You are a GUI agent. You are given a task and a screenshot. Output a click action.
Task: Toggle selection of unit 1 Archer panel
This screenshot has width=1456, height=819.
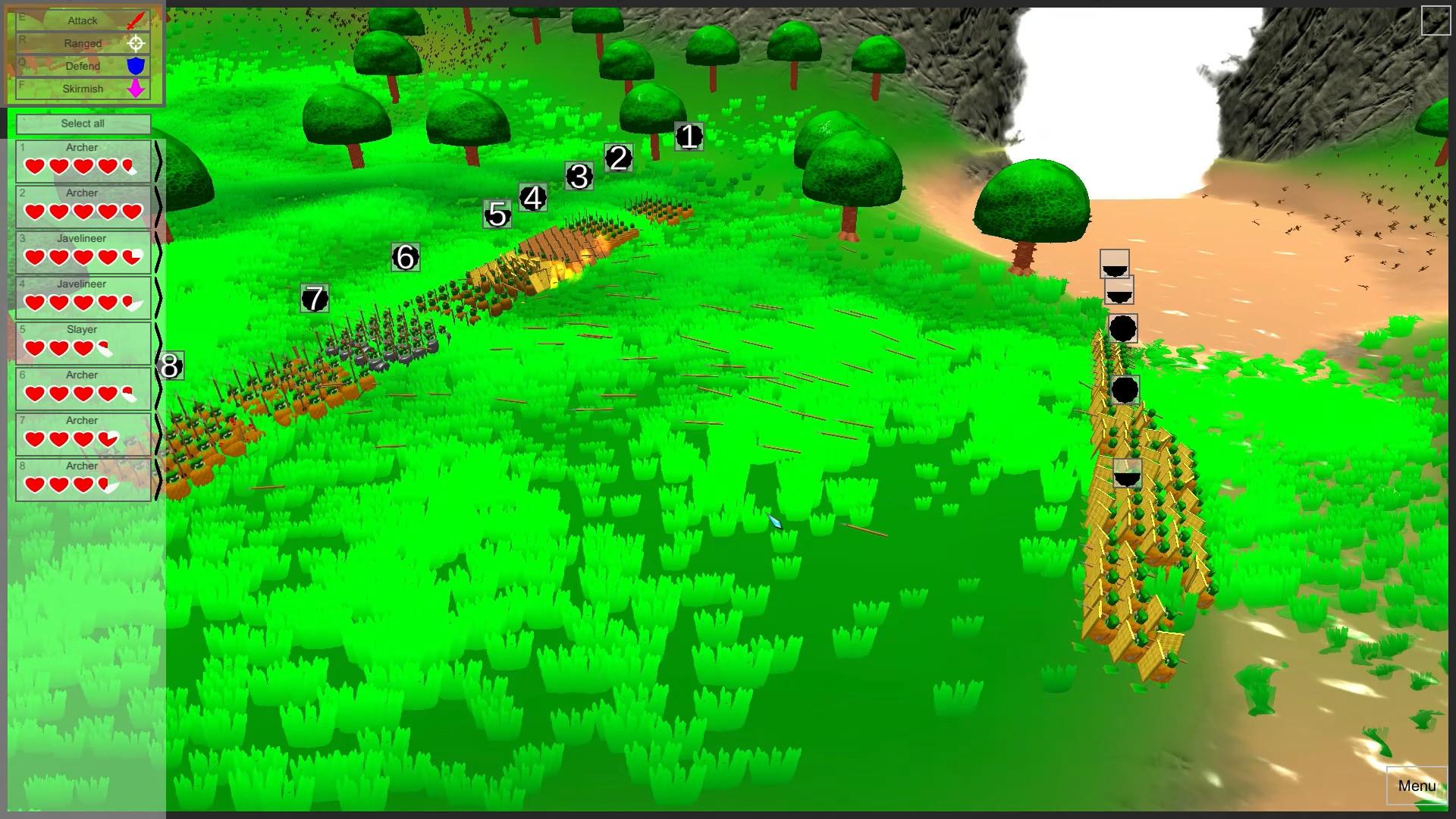click(82, 159)
